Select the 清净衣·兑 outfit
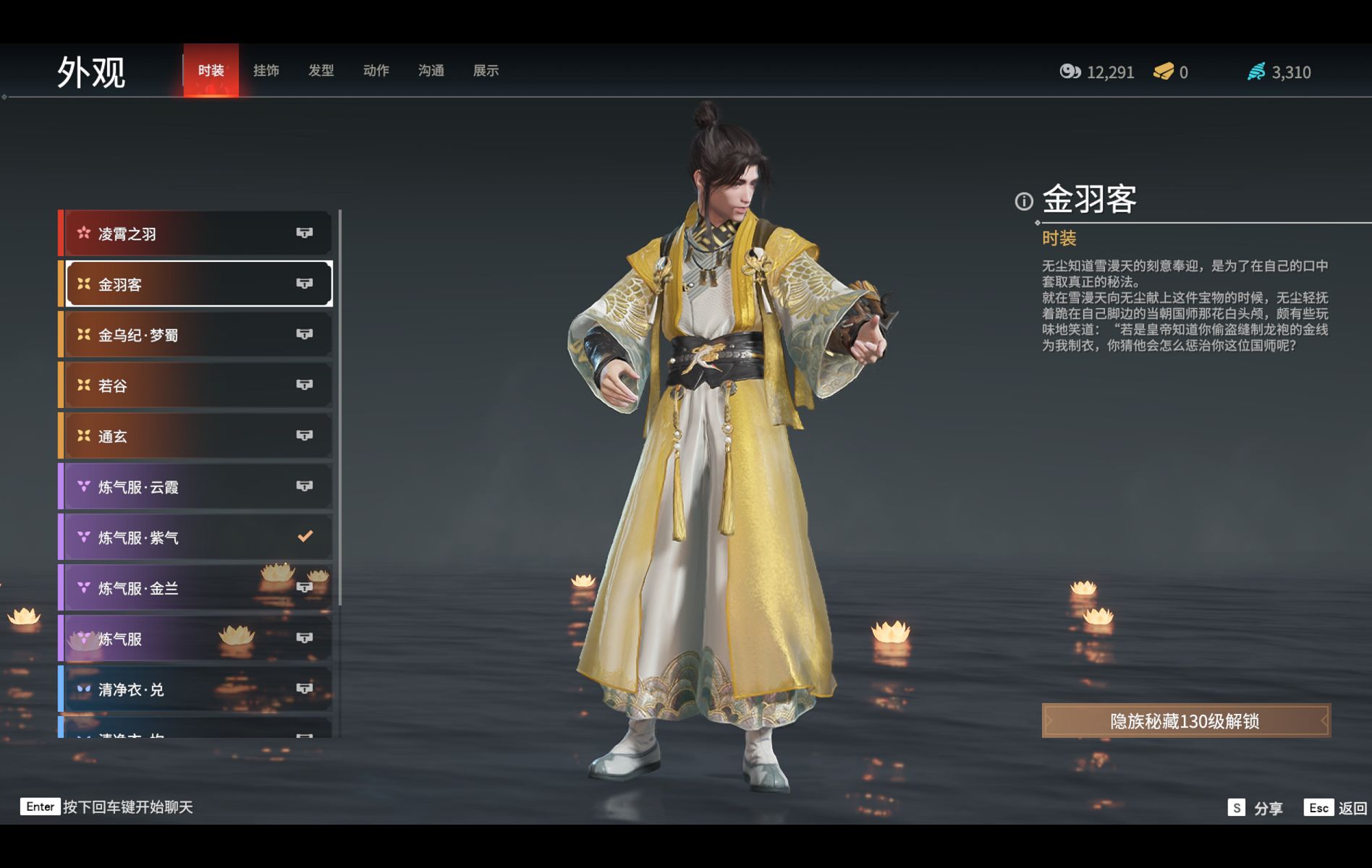 pos(197,689)
